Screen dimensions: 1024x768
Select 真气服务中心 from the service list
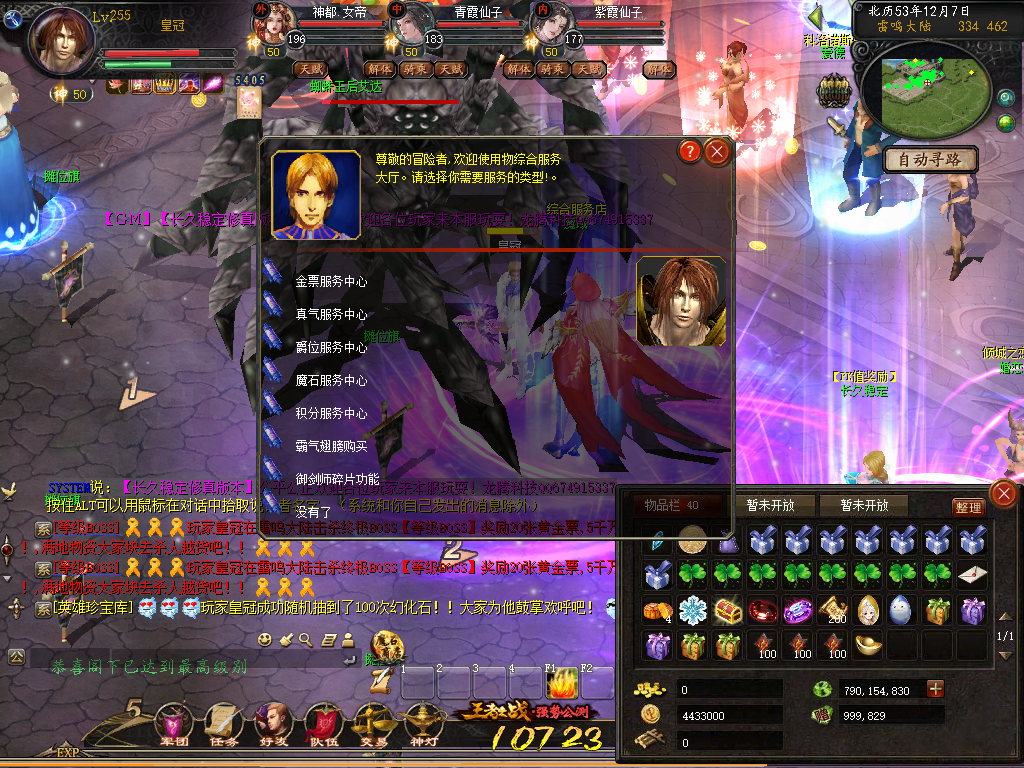pyautogui.click(x=330, y=315)
